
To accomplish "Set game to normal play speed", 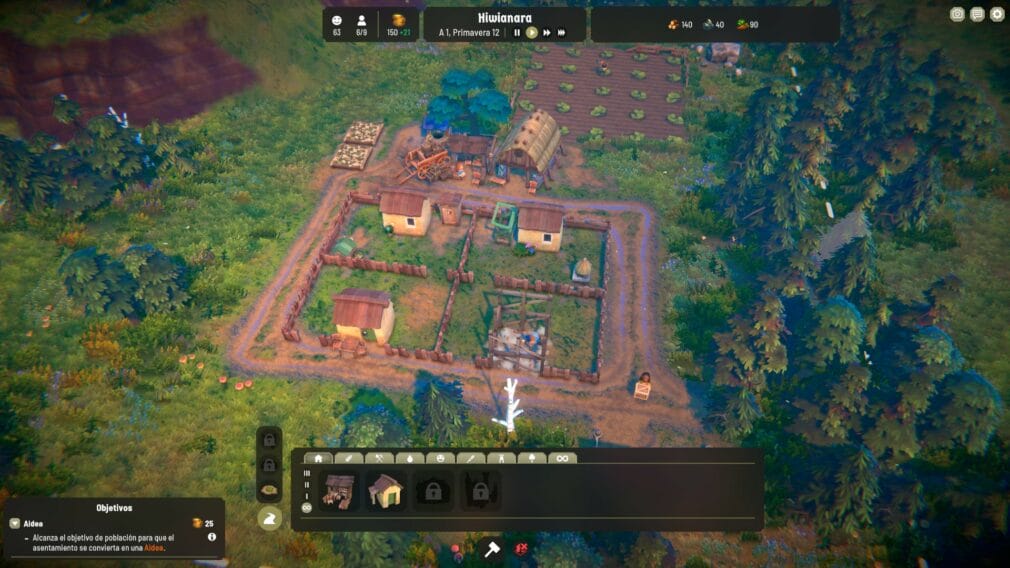I will (x=532, y=32).
